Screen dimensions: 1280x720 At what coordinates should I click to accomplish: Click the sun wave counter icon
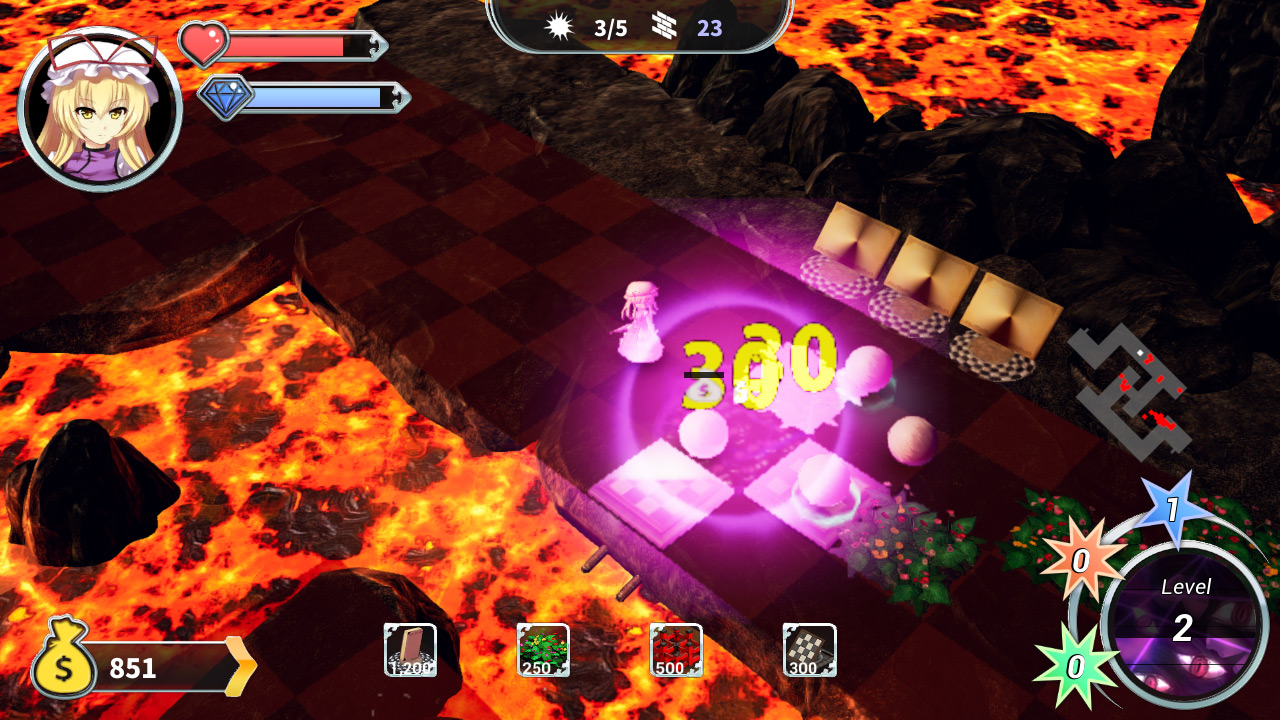(560, 27)
